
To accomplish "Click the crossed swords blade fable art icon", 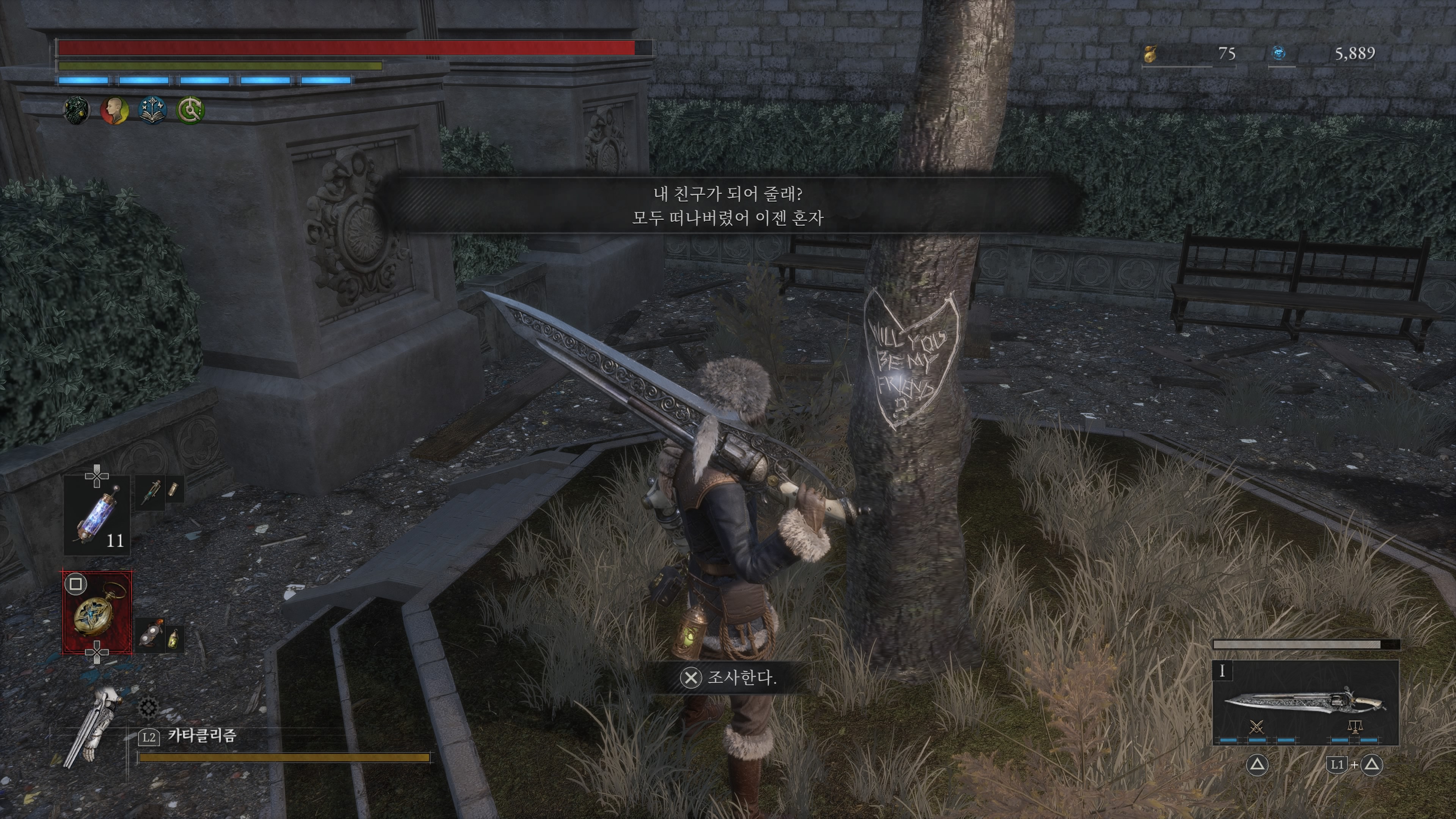I will pyautogui.click(x=1257, y=727).
